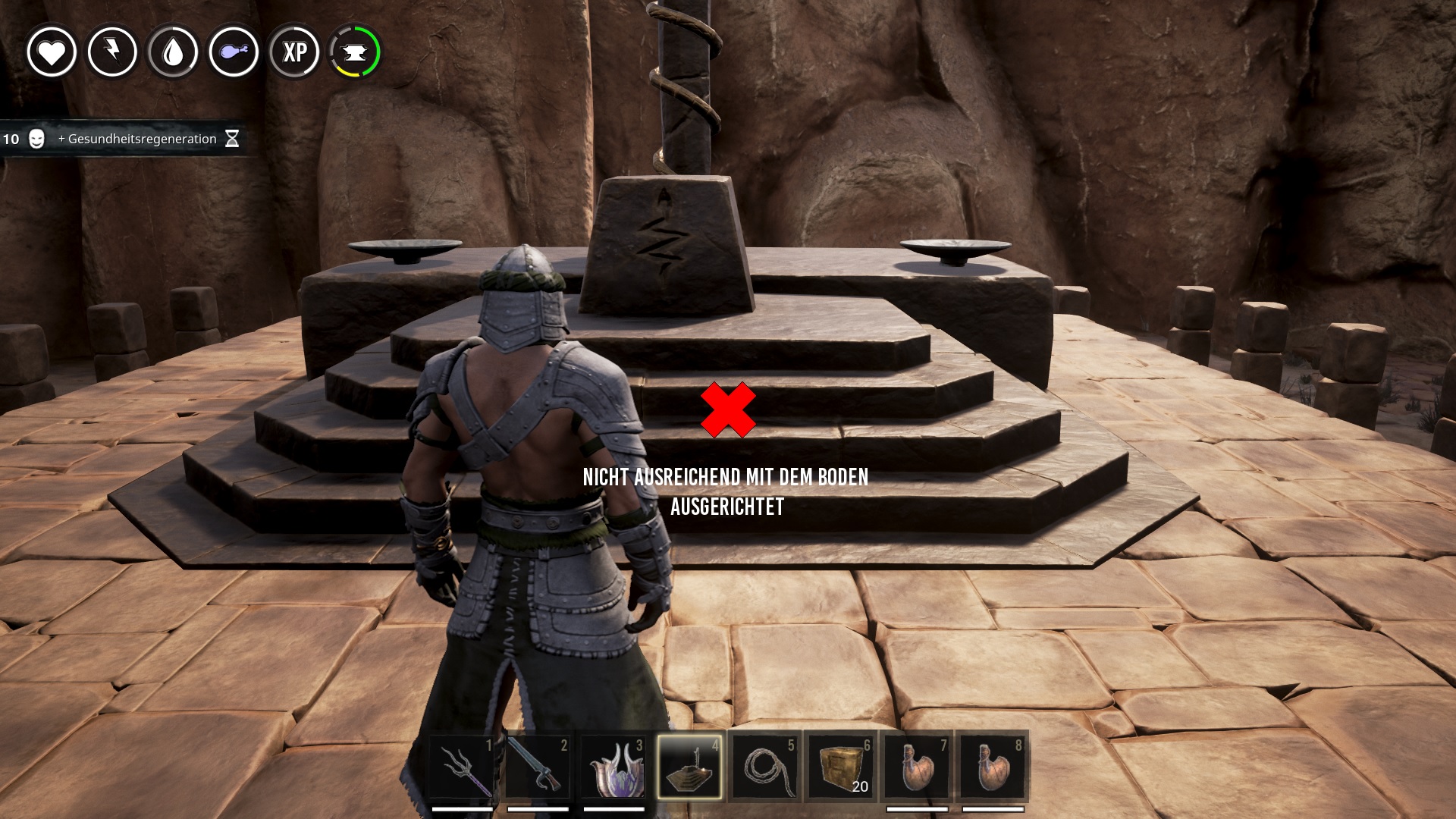
Task: Choose the horned shield in slot 3
Action: click(x=613, y=767)
